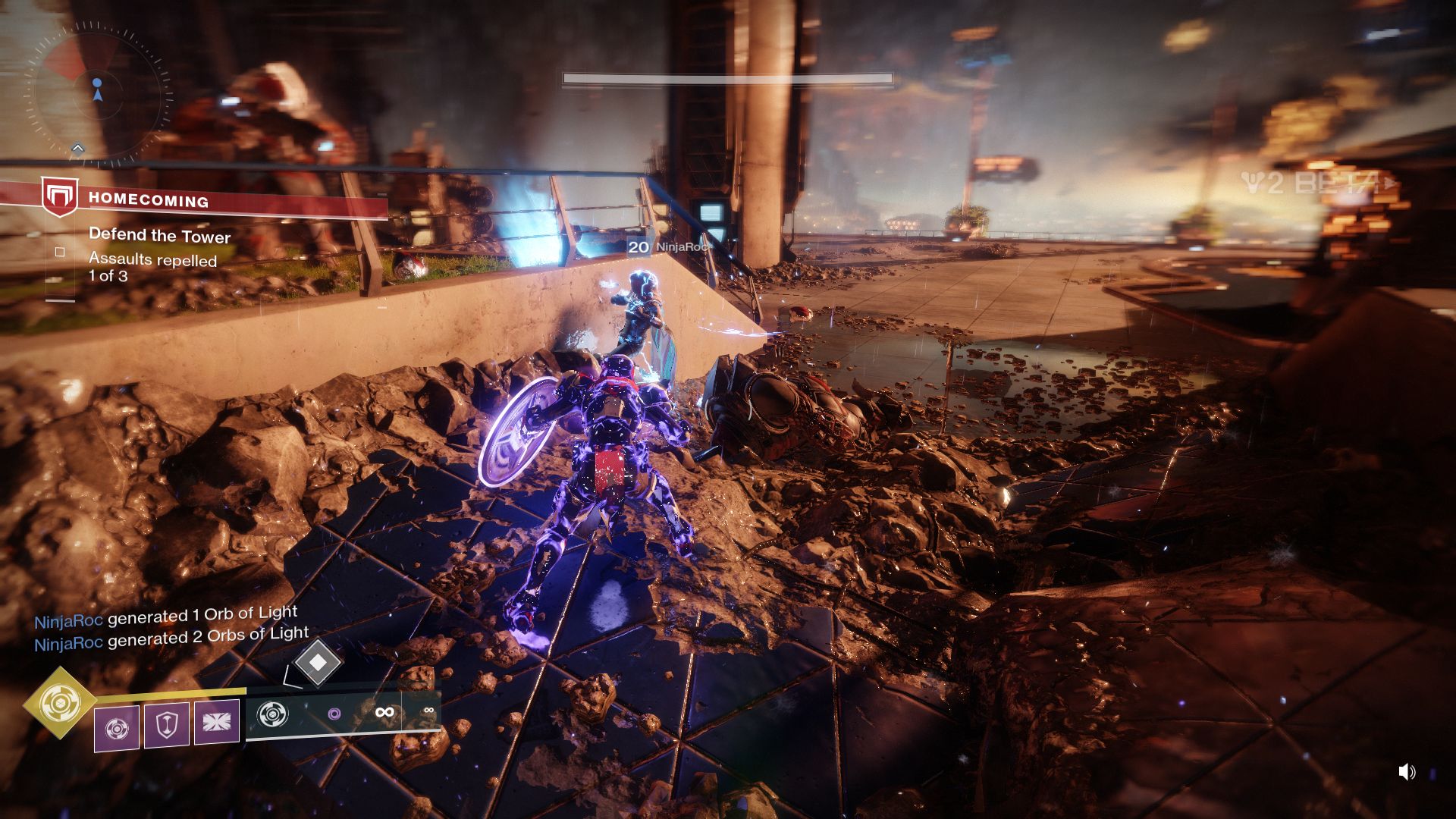The image size is (1456, 819).
Task: Click the radar in the top-left corner
Action: (x=97, y=93)
